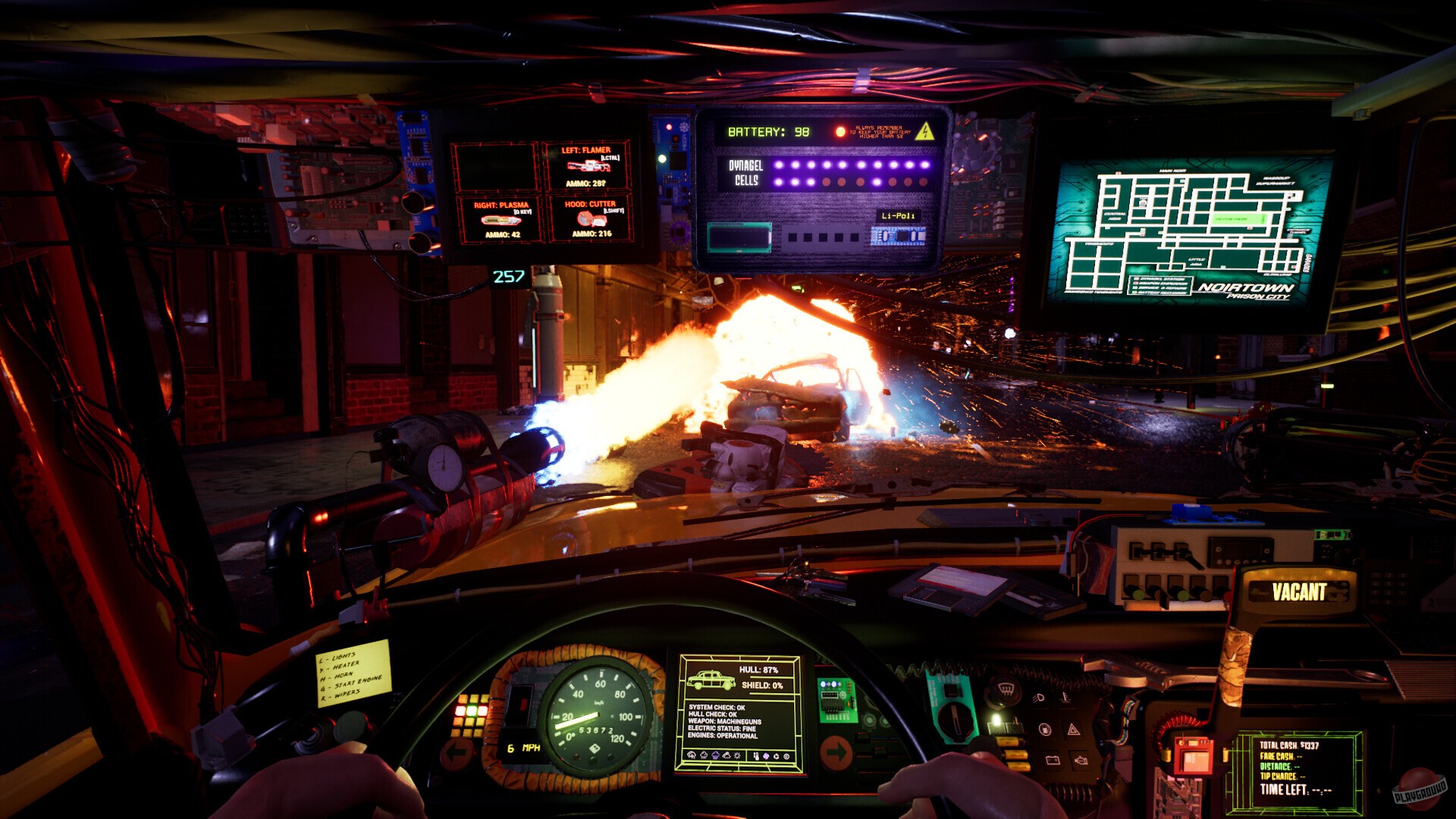Select the sun weather icon on the status display

pyautogui.click(x=737, y=755)
